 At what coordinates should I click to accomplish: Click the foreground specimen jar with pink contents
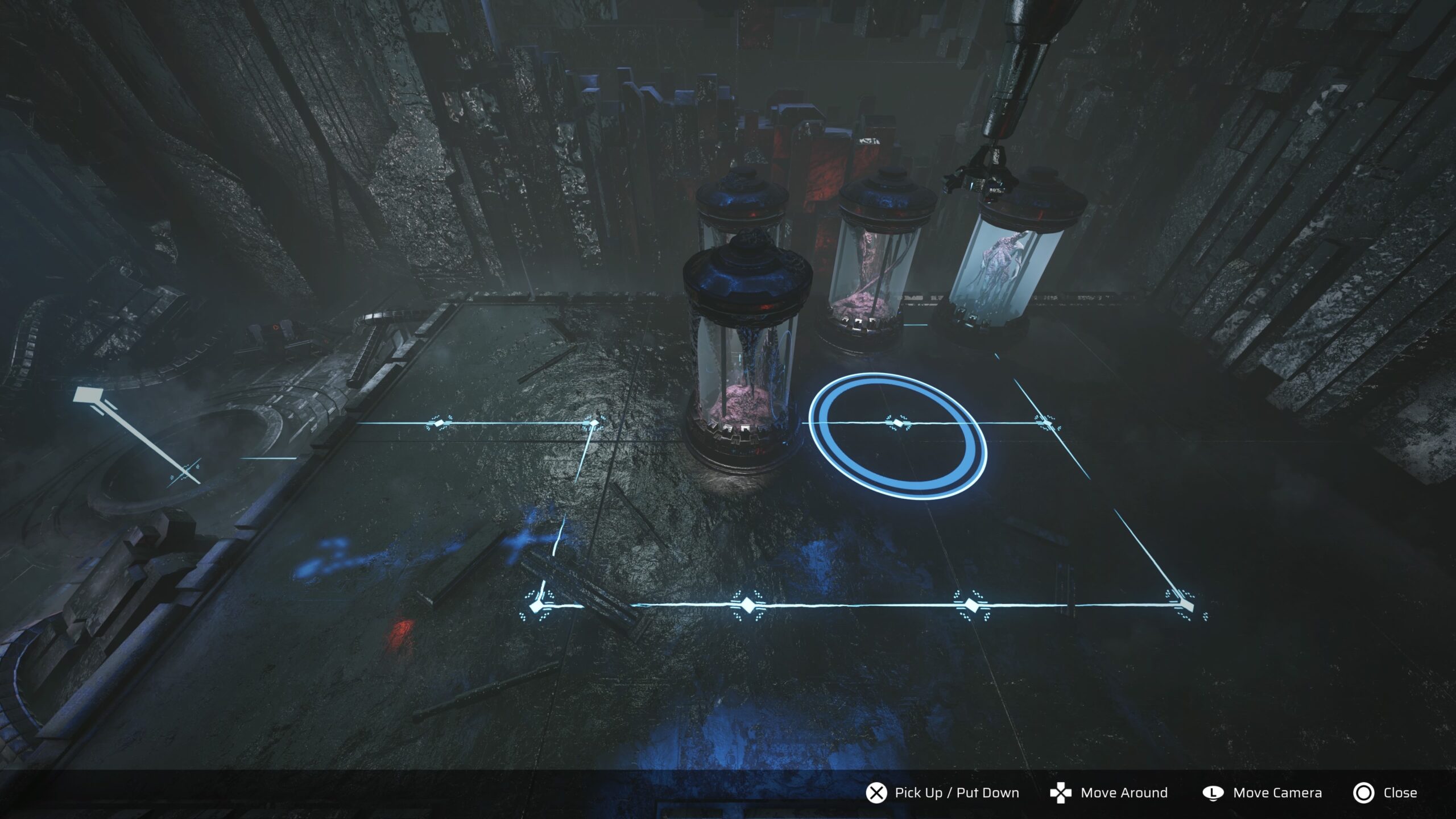(x=745, y=370)
